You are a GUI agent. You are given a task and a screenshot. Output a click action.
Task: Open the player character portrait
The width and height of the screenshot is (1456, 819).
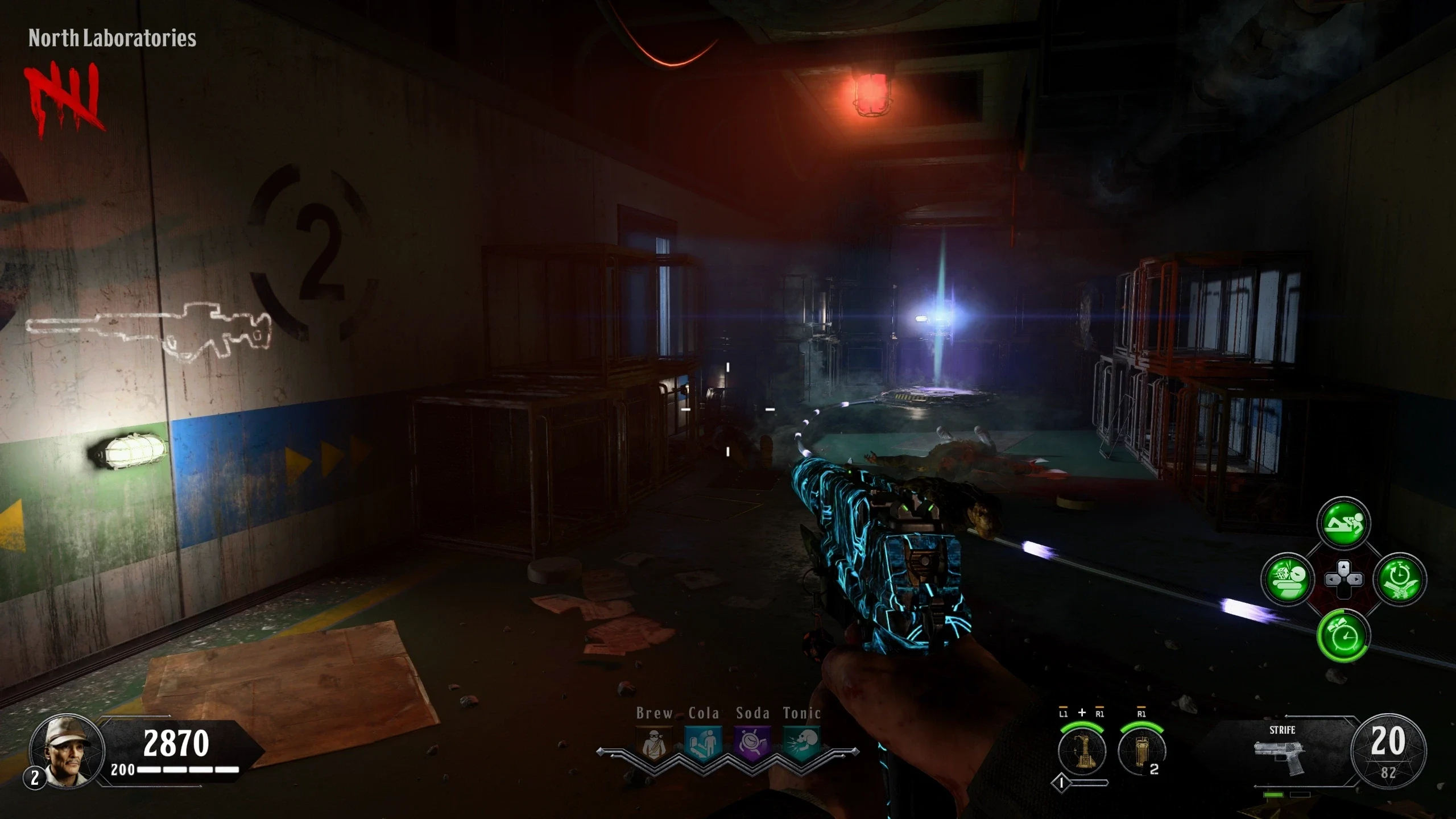point(67,751)
